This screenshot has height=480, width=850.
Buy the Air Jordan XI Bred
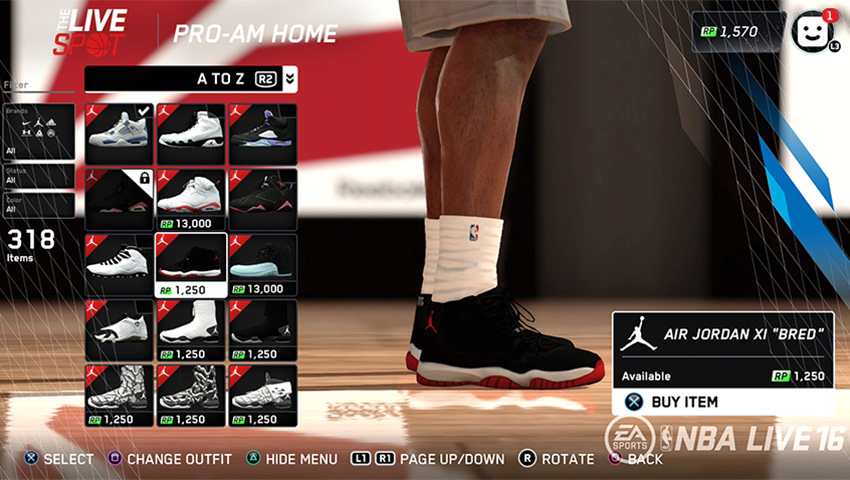pos(722,402)
